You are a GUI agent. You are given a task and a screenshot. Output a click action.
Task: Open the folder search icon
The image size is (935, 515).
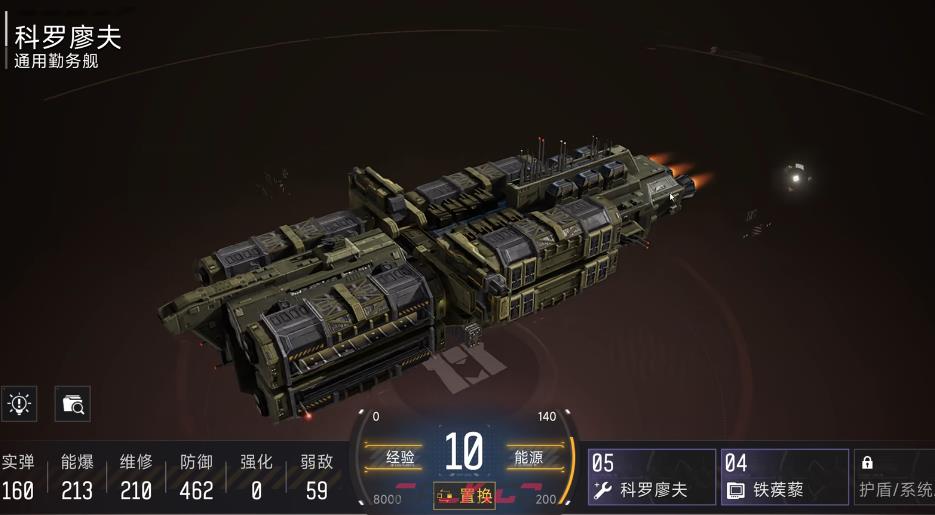(x=73, y=404)
